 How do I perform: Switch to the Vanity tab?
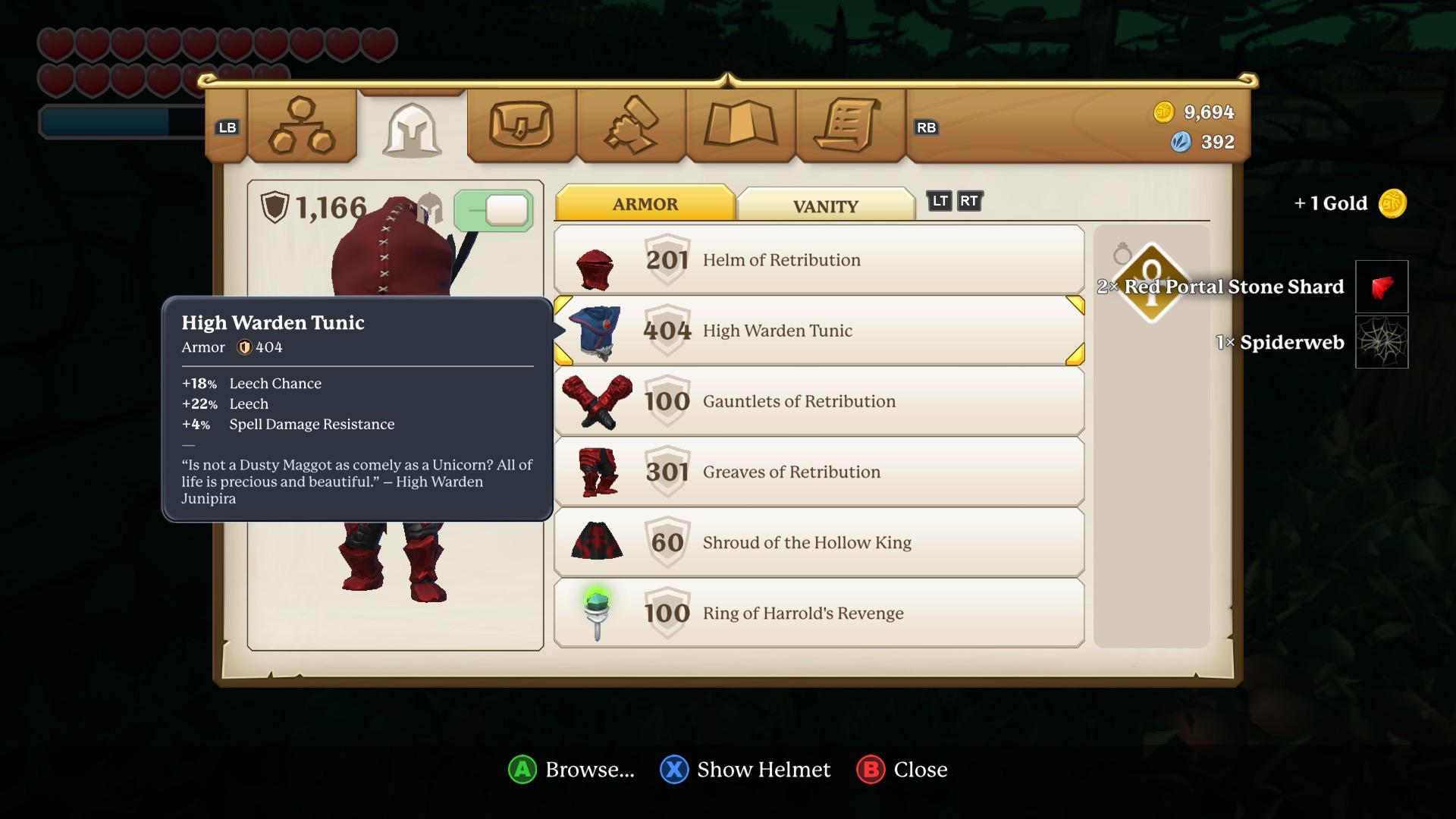(x=825, y=205)
